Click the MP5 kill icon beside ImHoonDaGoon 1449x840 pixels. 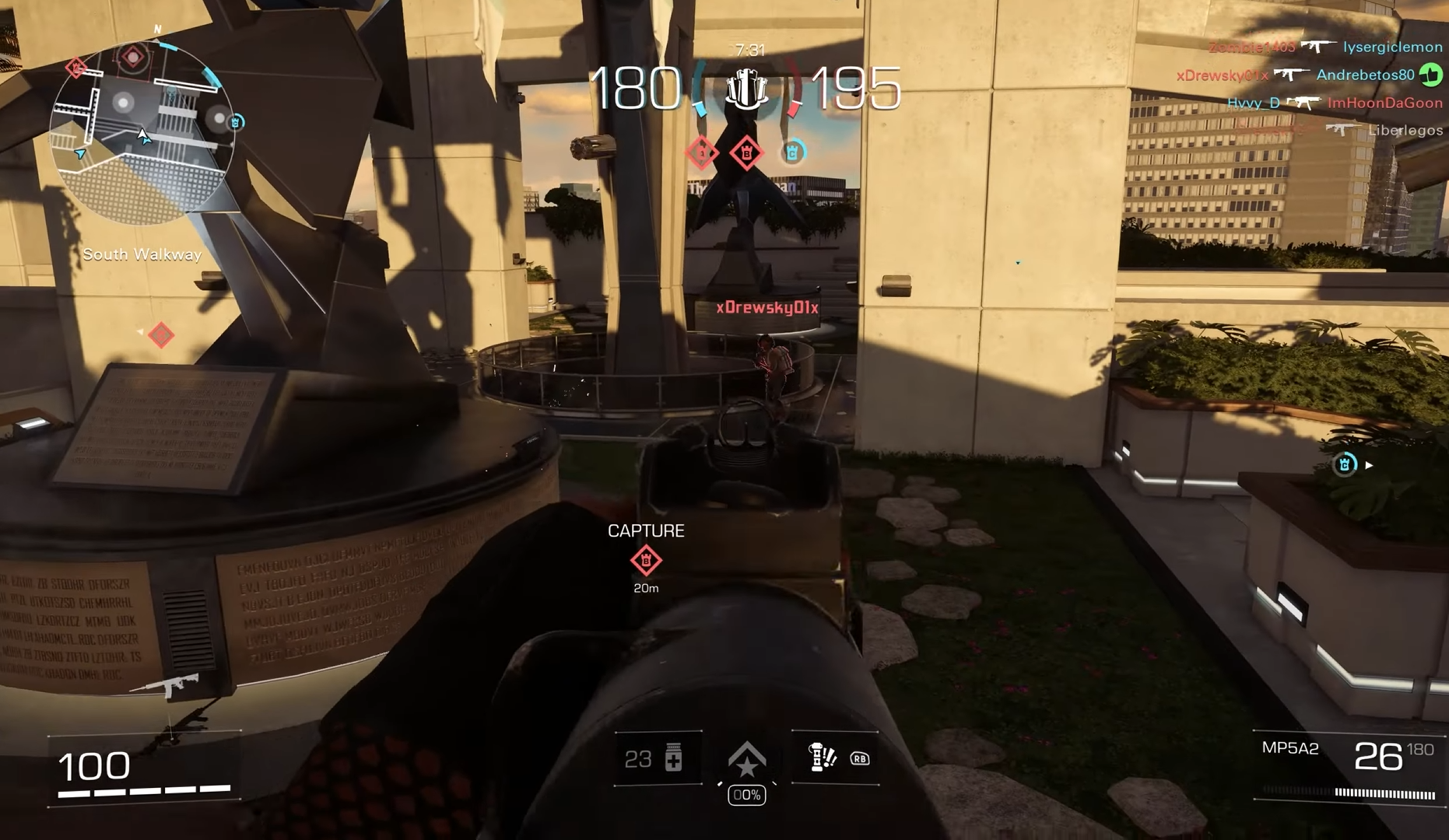point(1303,101)
